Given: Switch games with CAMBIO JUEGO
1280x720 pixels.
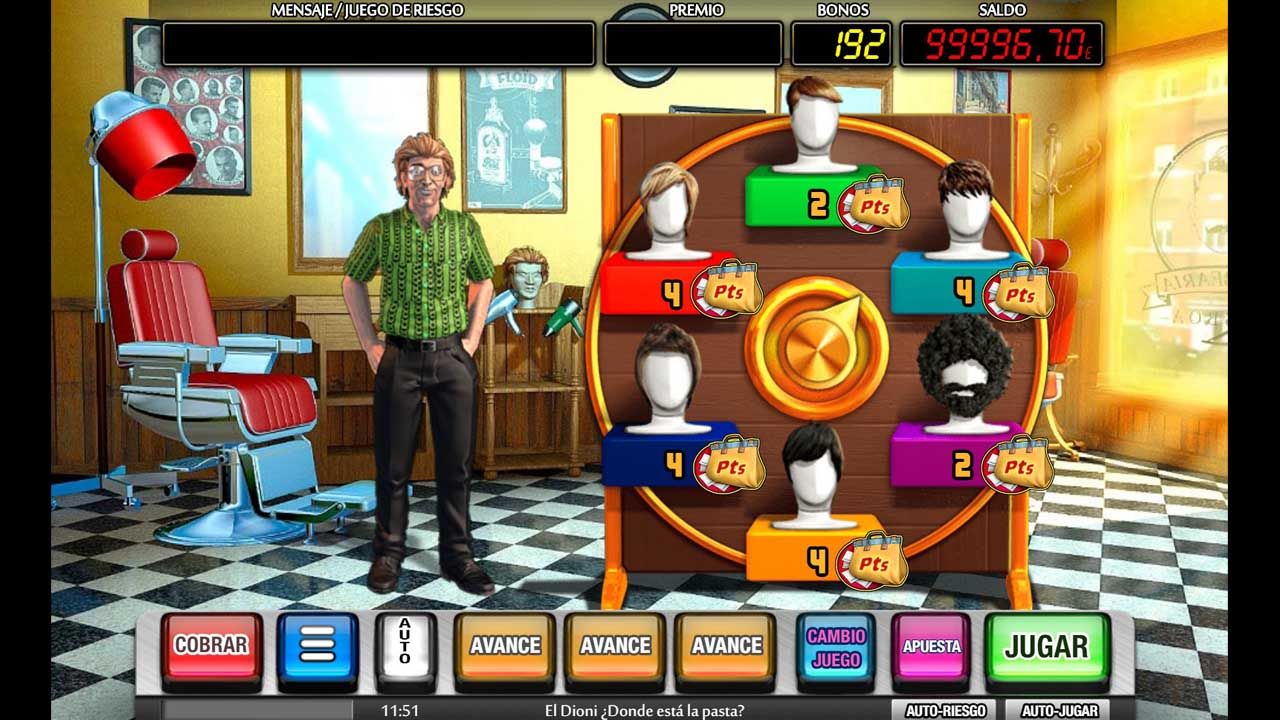Looking at the screenshot, I should click(836, 646).
